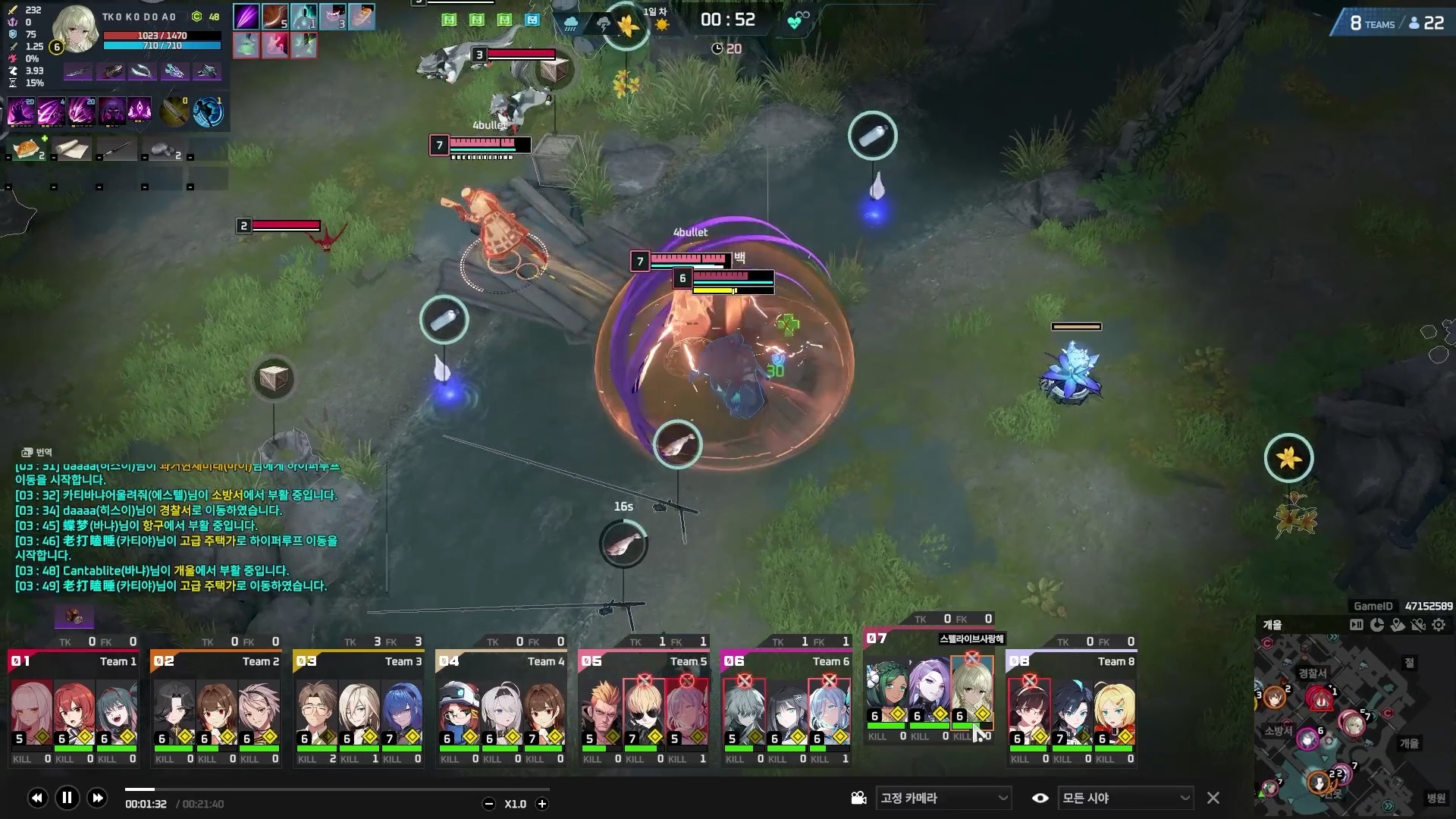Image resolution: width=1456 pixels, height=819 pixels.
Task: Select the bread food inventory slot
Action: point(29,149)
